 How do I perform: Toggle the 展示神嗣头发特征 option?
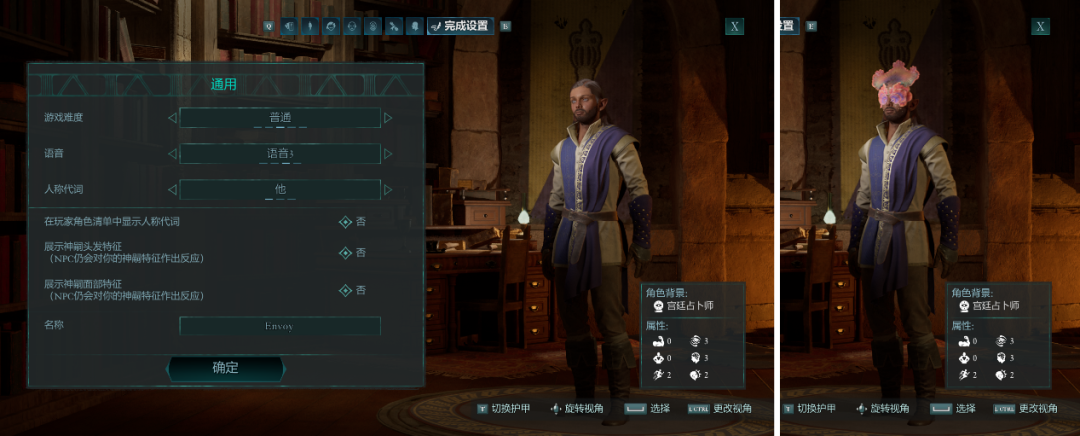[x=346, y=252]
